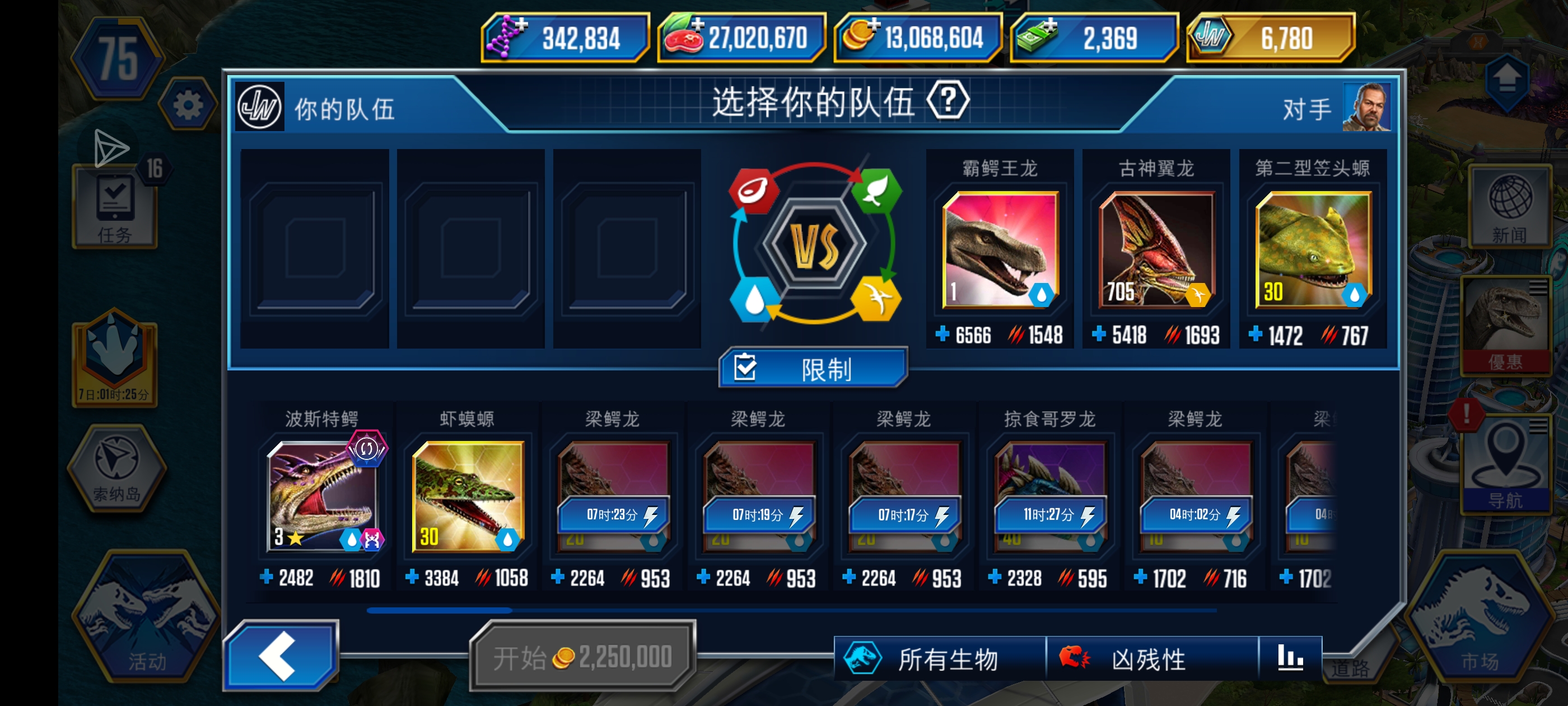Select the 虾蟆螈 level 30 card
This screenshot has height=706, width=1568.
pos(468,494)
